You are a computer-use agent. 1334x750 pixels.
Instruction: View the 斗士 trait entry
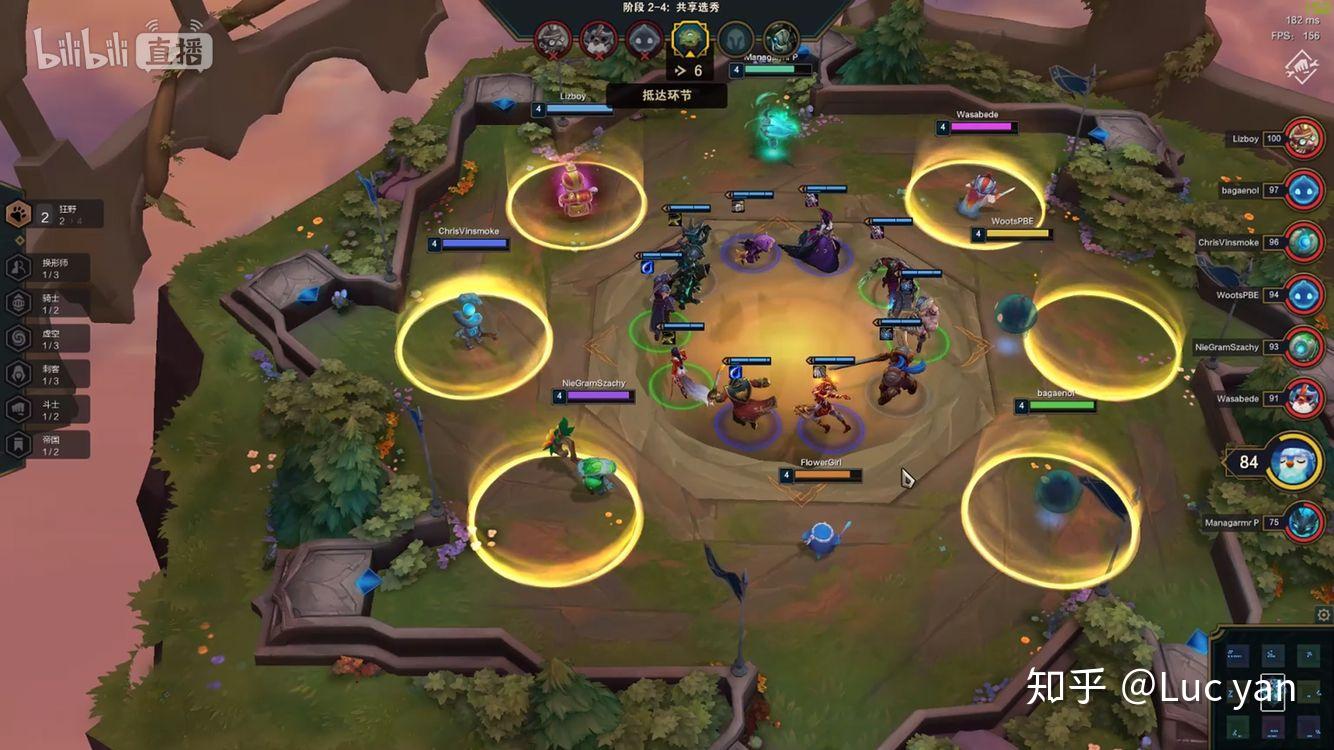(48, 409)
